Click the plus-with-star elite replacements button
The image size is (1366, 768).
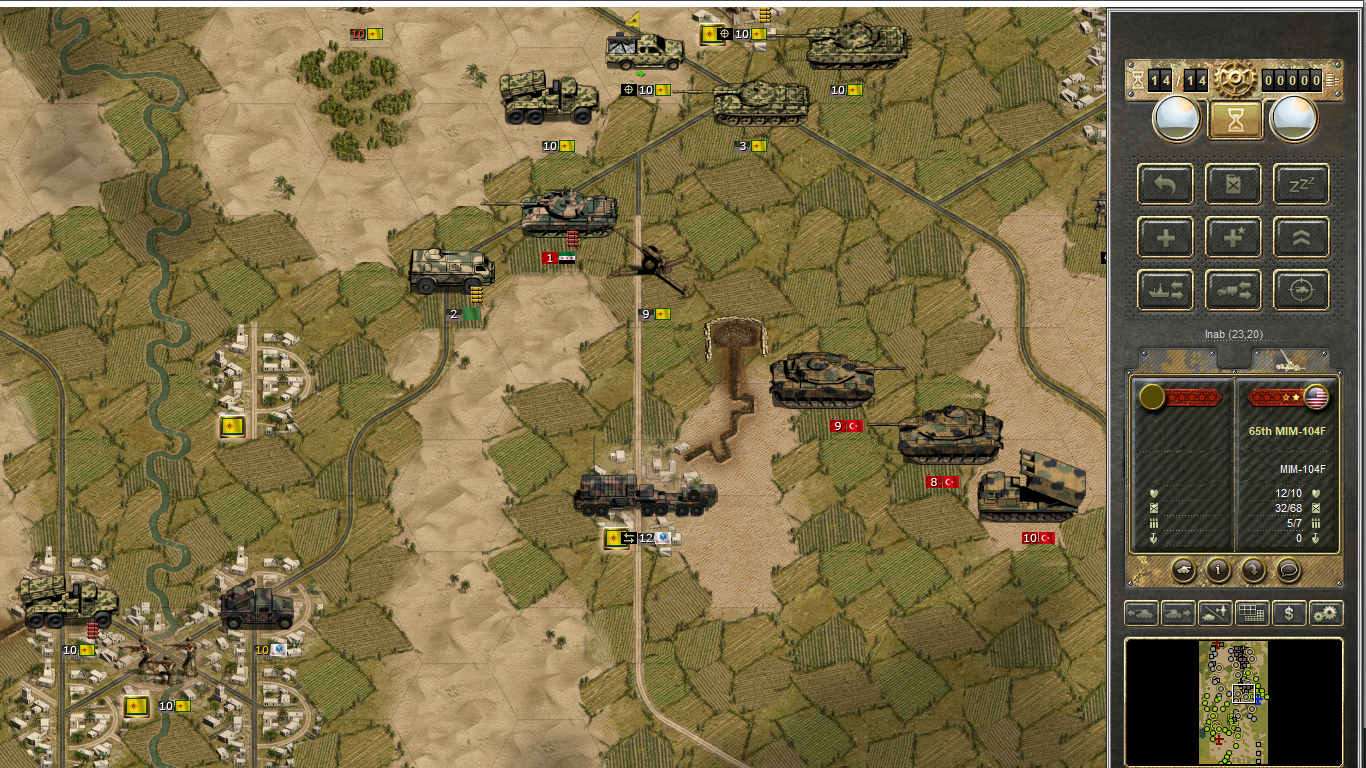[1233, 238]
